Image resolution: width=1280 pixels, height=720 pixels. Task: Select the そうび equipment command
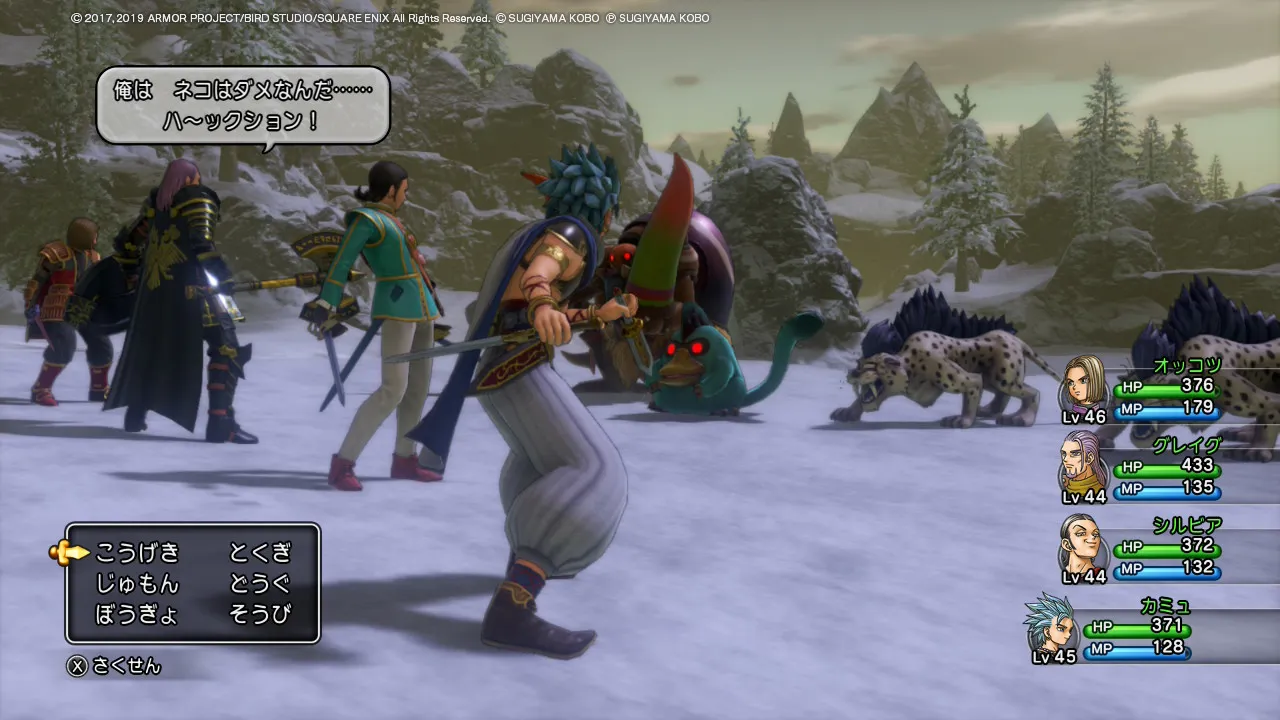260,614
